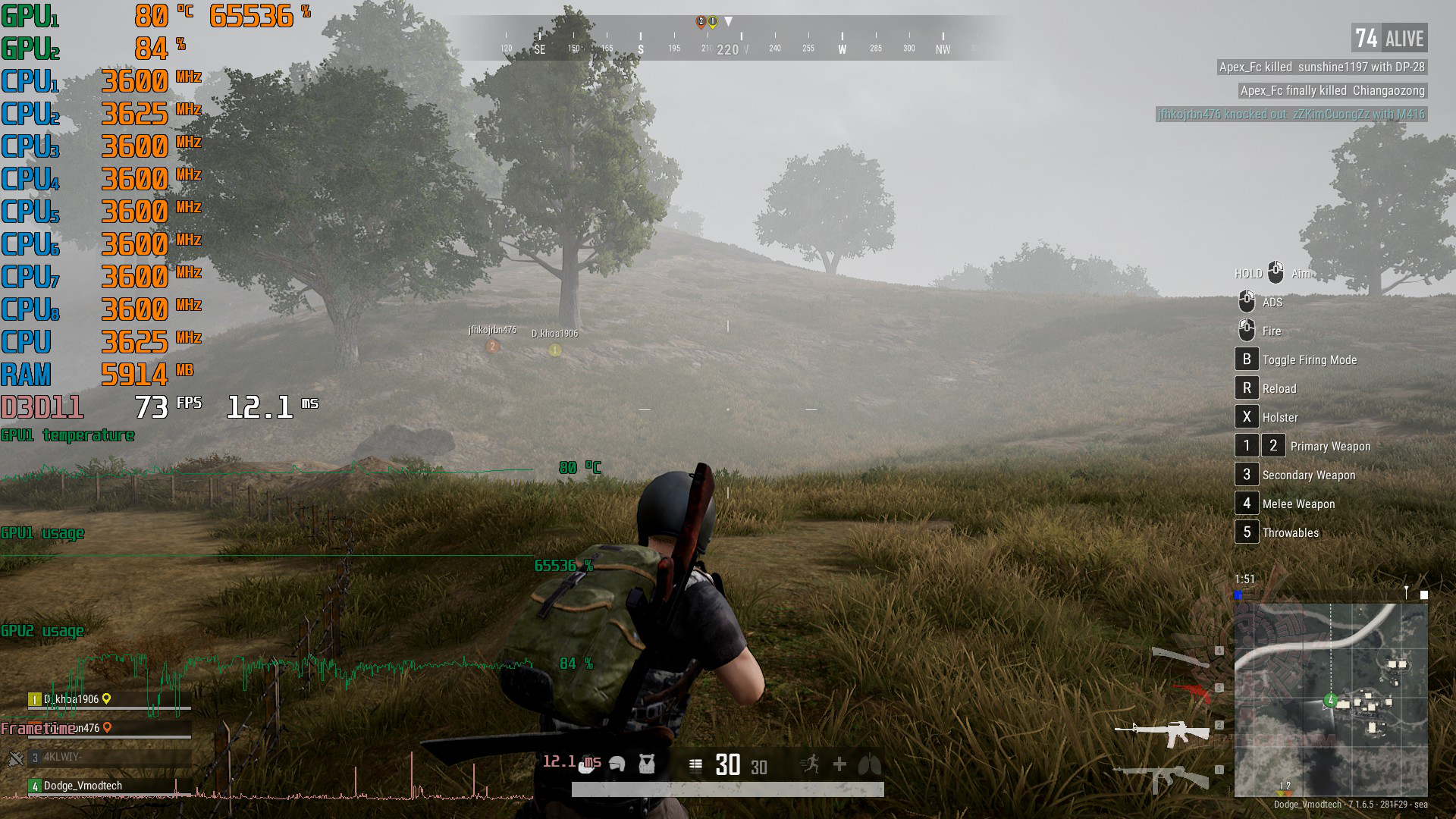Choose the red pistol in weapon slot 3

click(1192, 690)
